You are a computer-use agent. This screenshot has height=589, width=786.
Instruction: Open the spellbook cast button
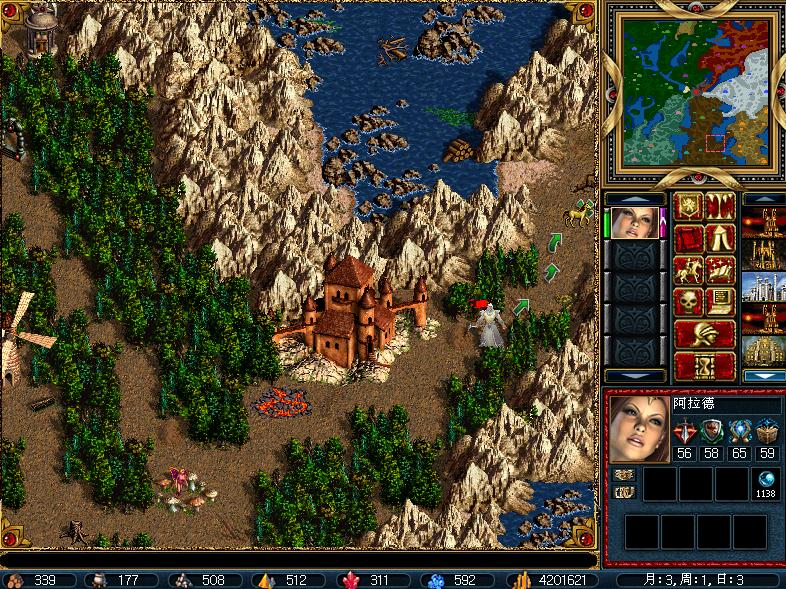[x=720, y=270]
